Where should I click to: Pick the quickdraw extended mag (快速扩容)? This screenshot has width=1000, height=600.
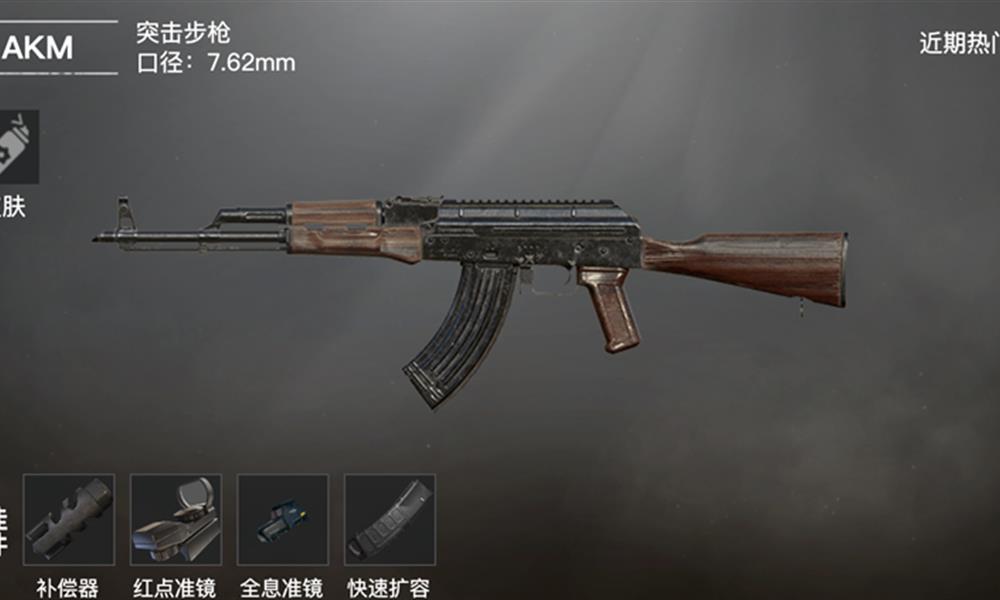pos(390,519)
